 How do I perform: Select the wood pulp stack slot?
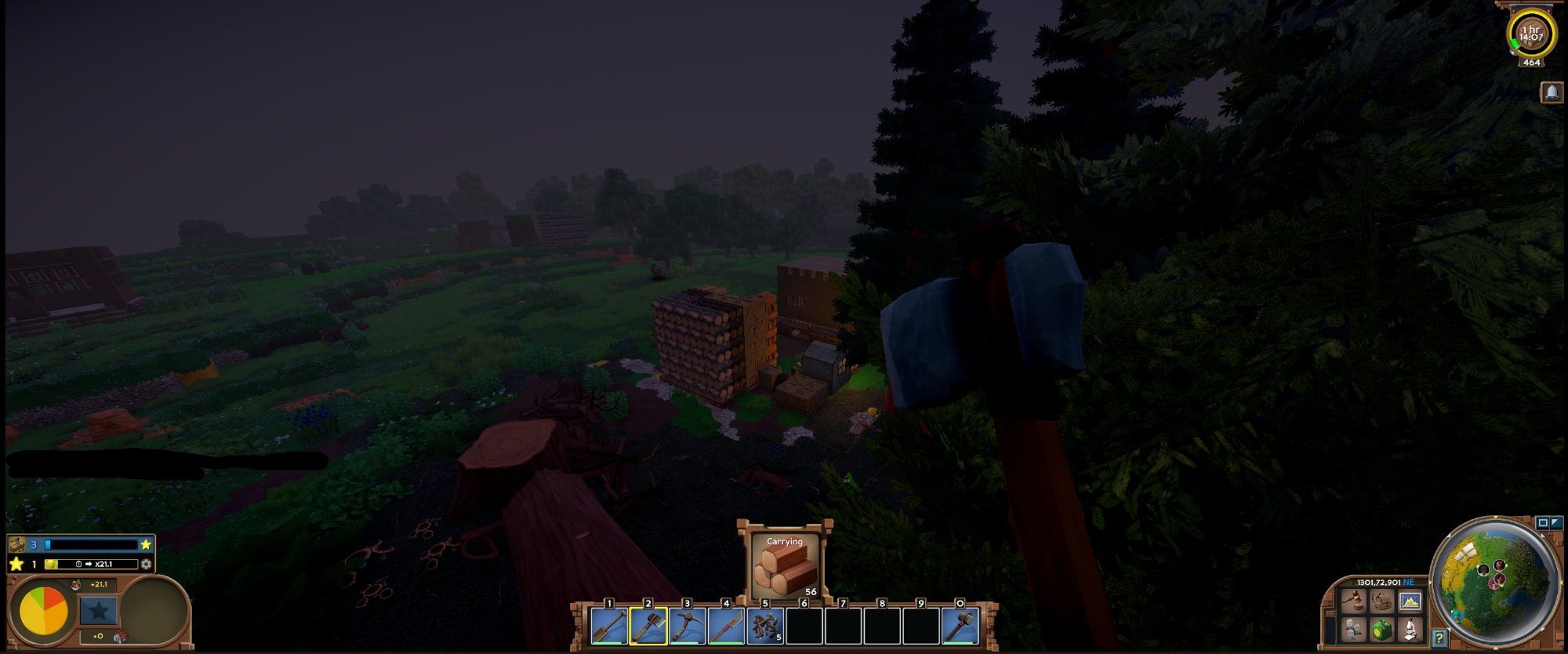(765, 627)
